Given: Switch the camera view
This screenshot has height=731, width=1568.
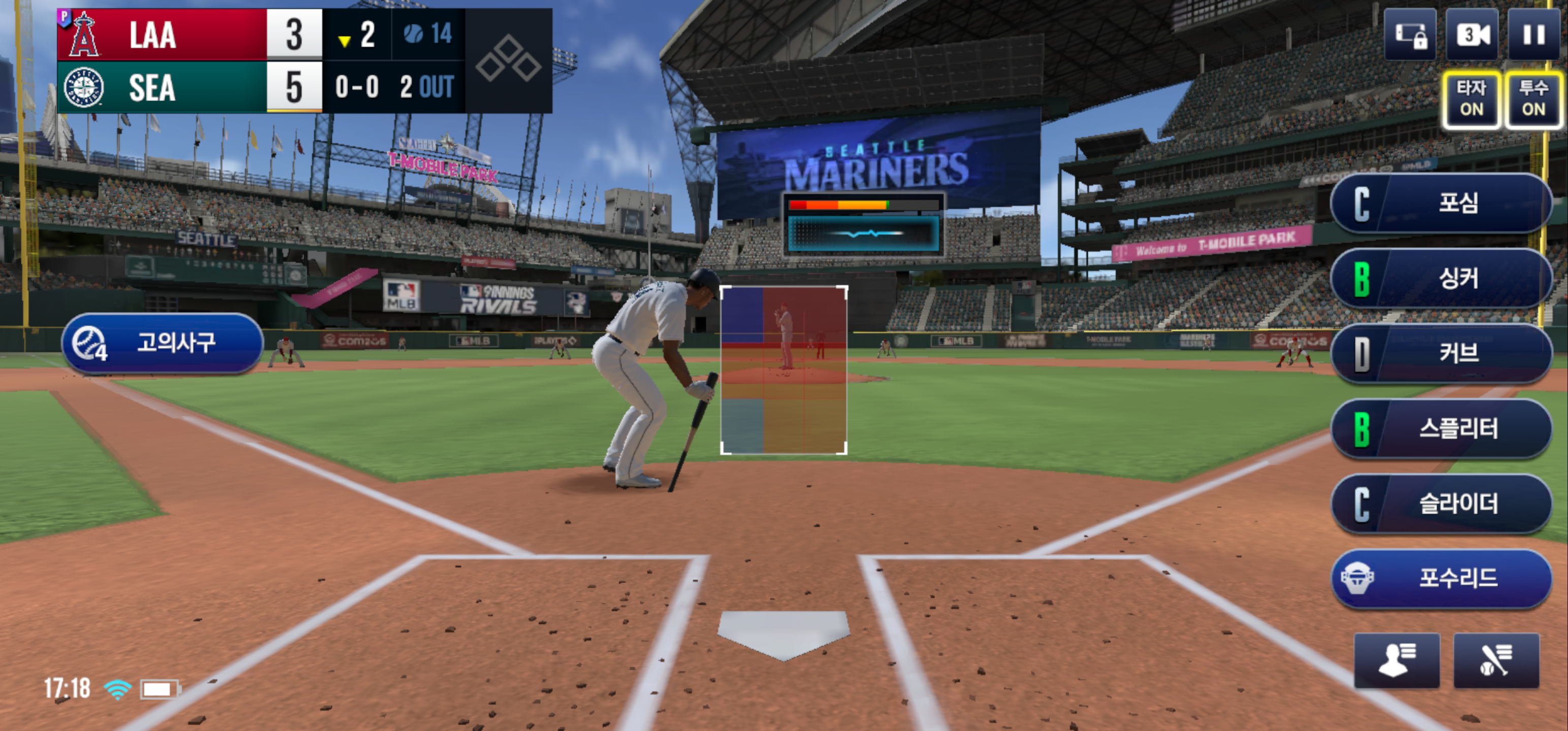Looking at the screenshot, I should tap(1471, 35).
